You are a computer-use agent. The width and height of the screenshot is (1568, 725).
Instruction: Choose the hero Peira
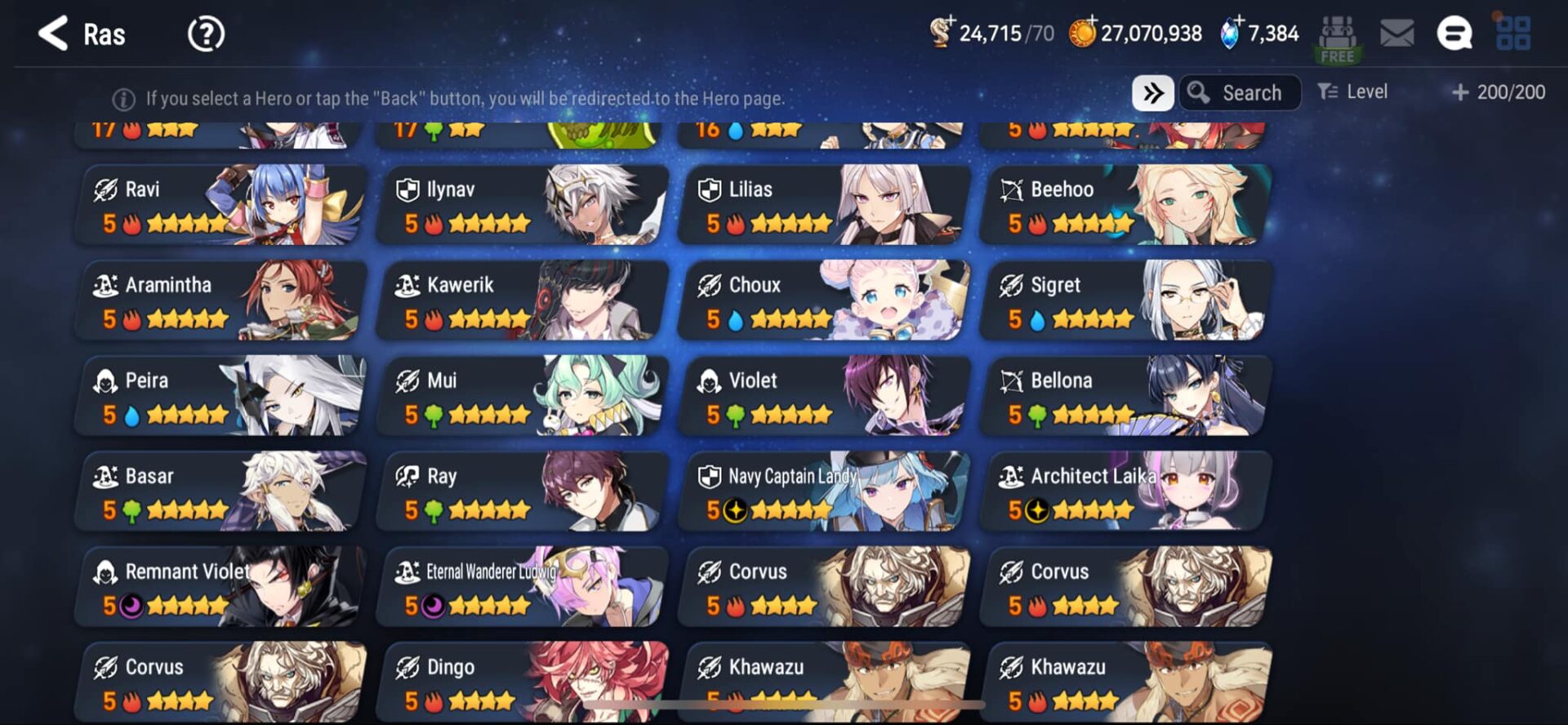220,396
